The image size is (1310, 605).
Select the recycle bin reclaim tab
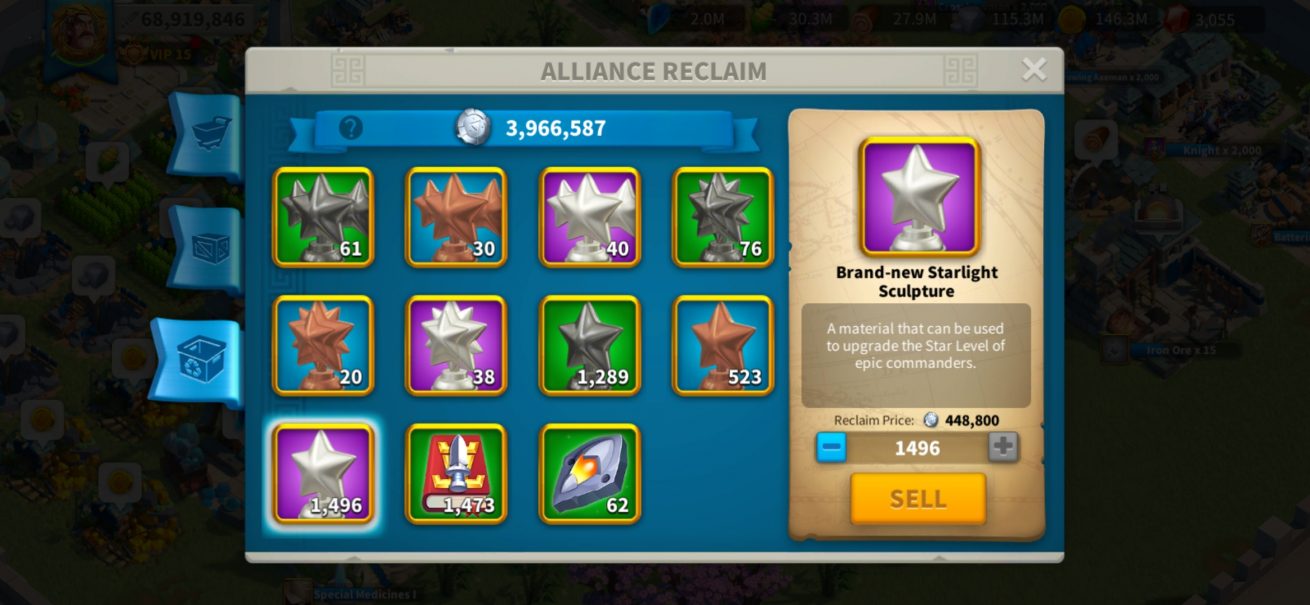pos(198,360)
